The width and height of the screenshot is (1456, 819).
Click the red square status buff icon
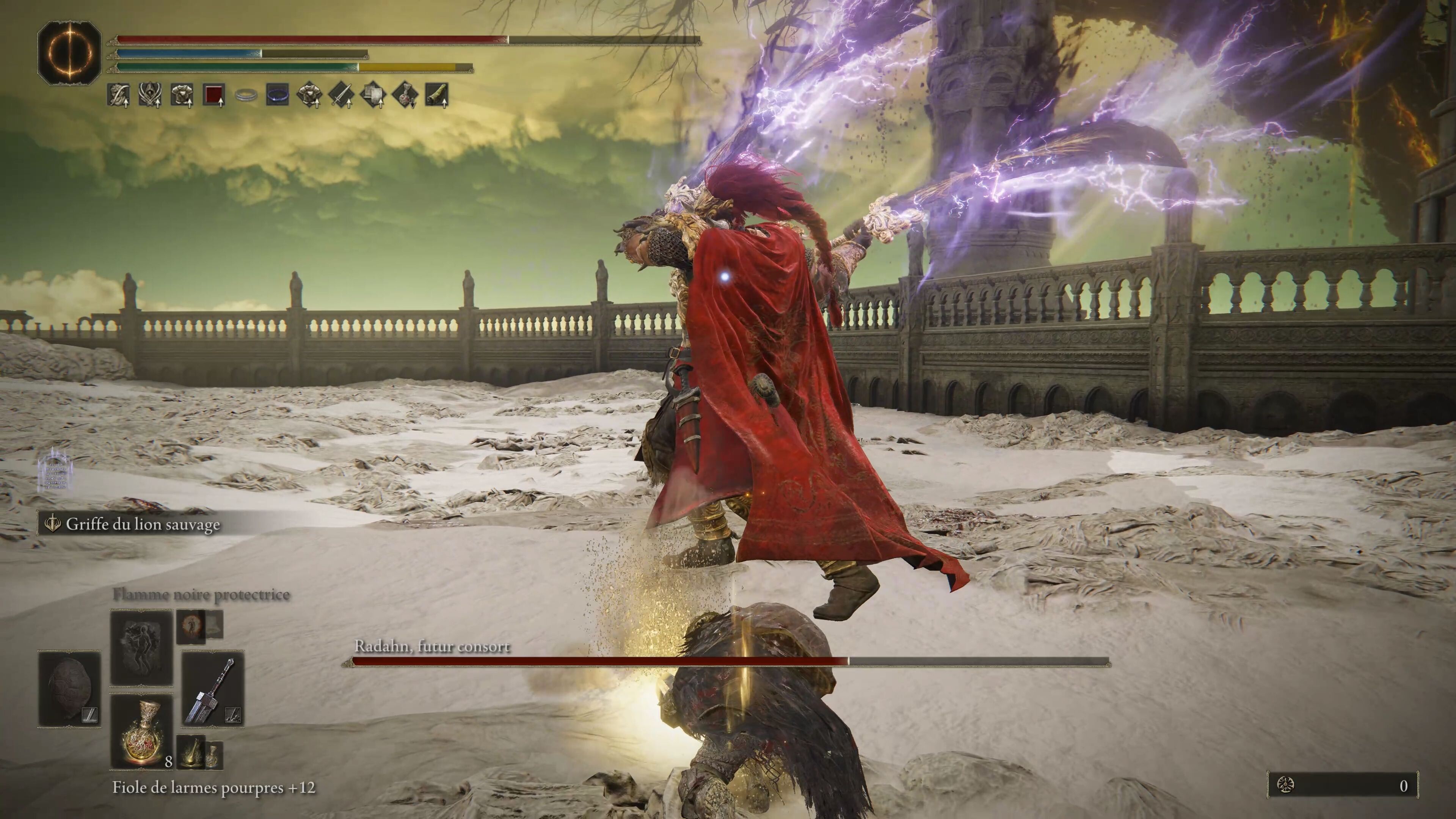coord(213,95)
